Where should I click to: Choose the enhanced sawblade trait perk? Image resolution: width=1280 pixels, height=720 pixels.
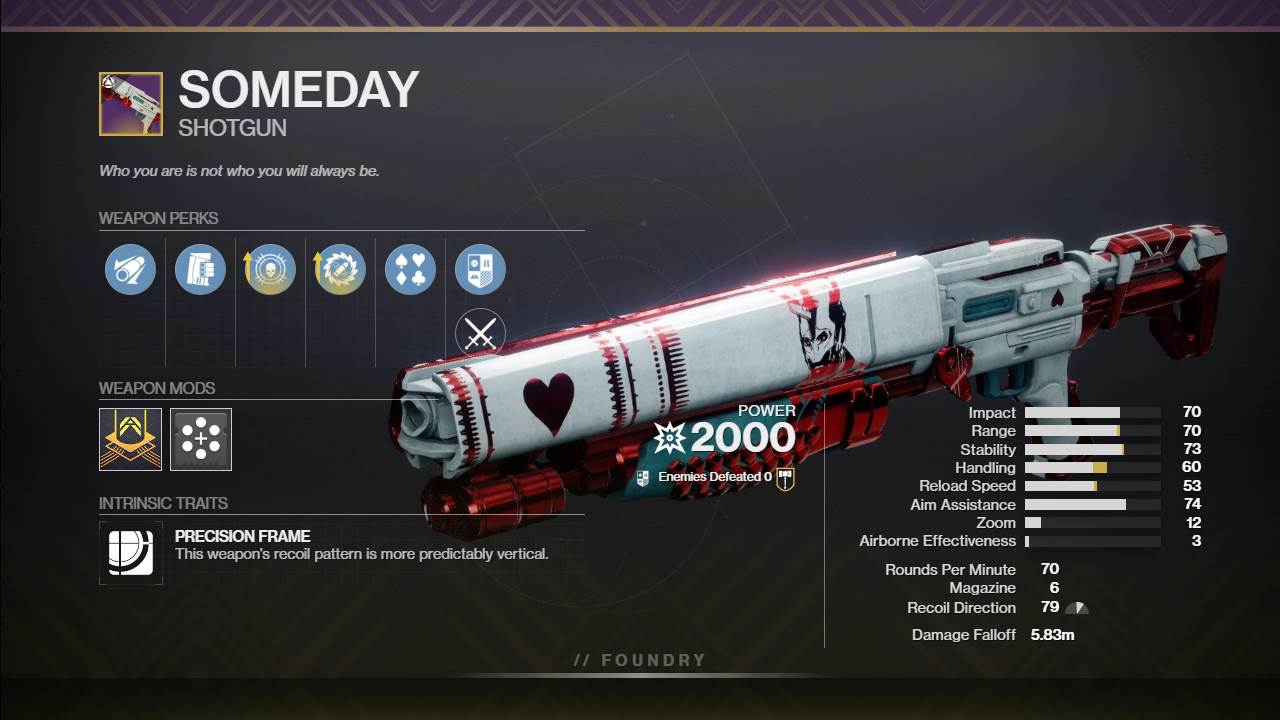[x=340, y=270]
